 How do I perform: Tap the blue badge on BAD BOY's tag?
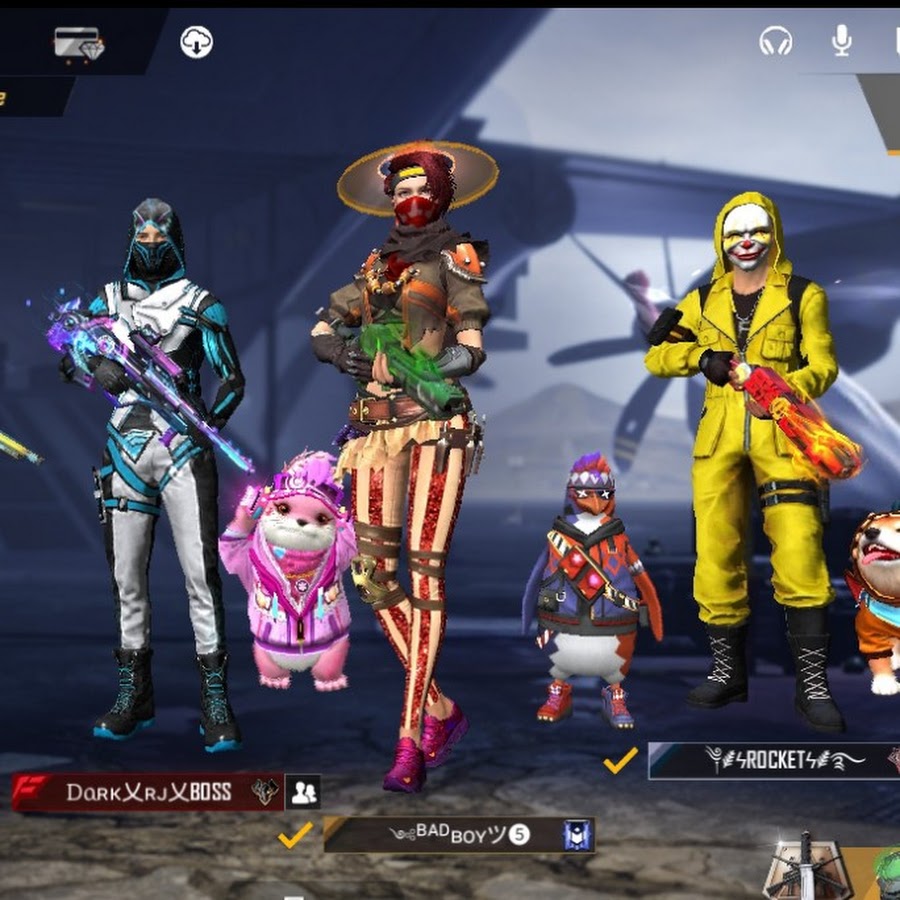(575, 835)
